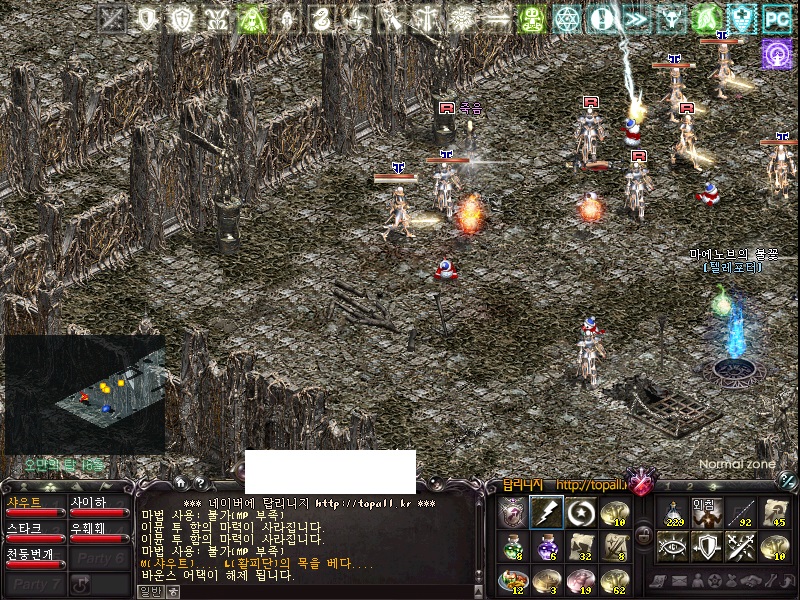Use the food plate item slot
The height and width of the screenshot is (600, 800).
(512, 580)
